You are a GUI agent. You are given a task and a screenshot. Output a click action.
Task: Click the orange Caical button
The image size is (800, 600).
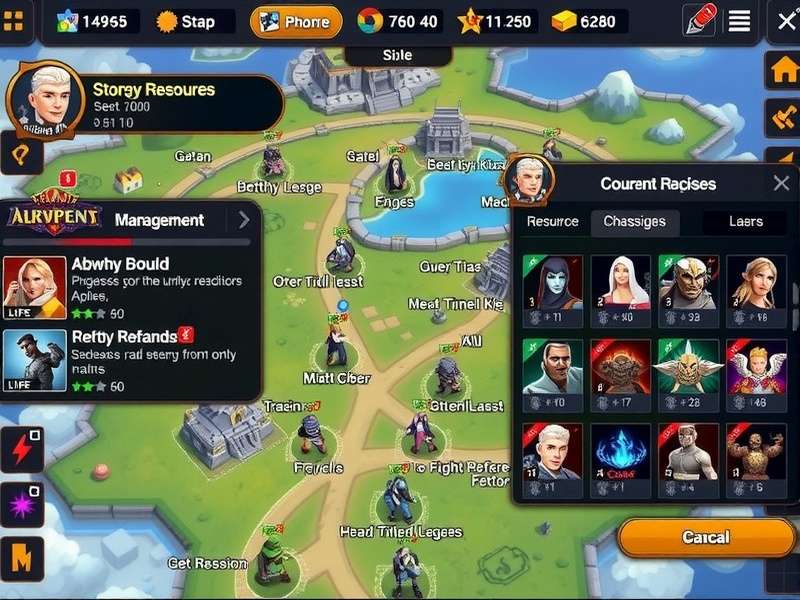(x=705, y=538)
